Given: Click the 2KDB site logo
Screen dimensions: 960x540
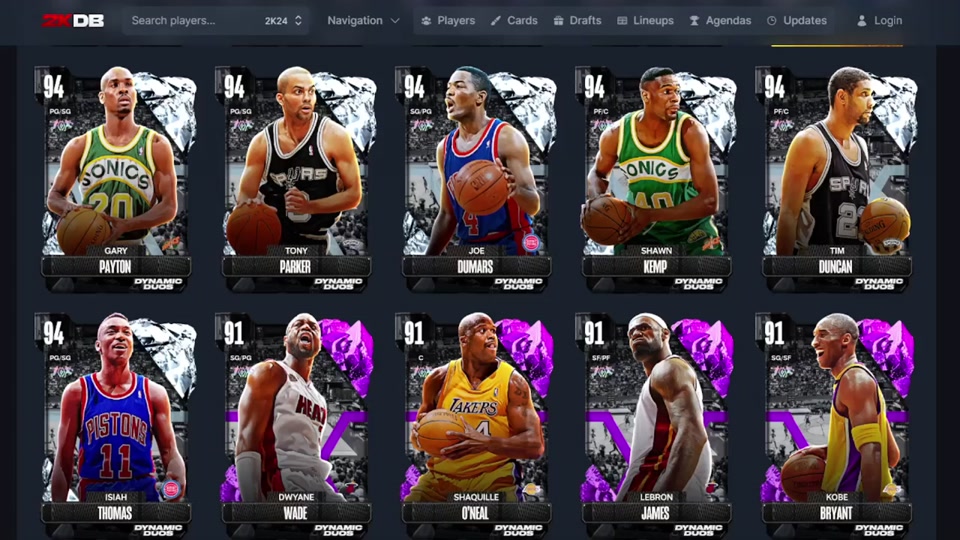Looking at the screenshot, I should 73,20.
